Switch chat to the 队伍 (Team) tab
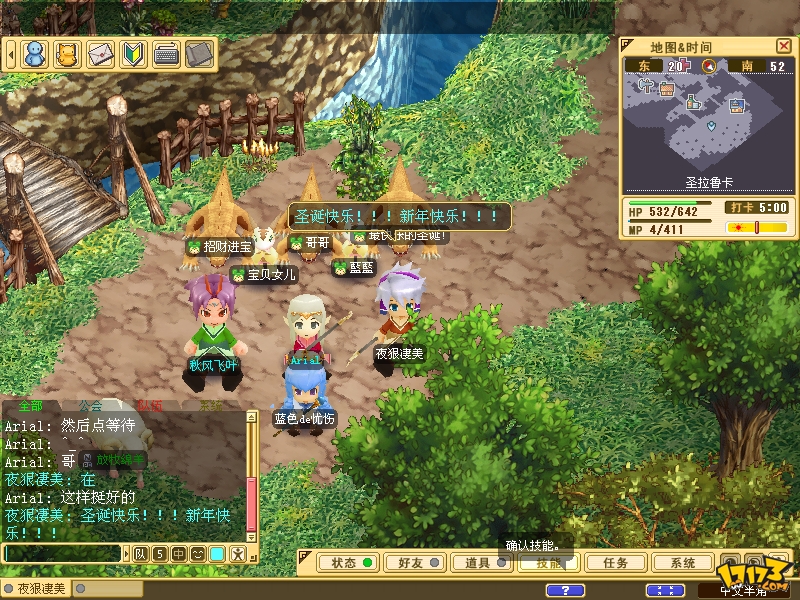This screenshot has width=800, height=600. 151,406
